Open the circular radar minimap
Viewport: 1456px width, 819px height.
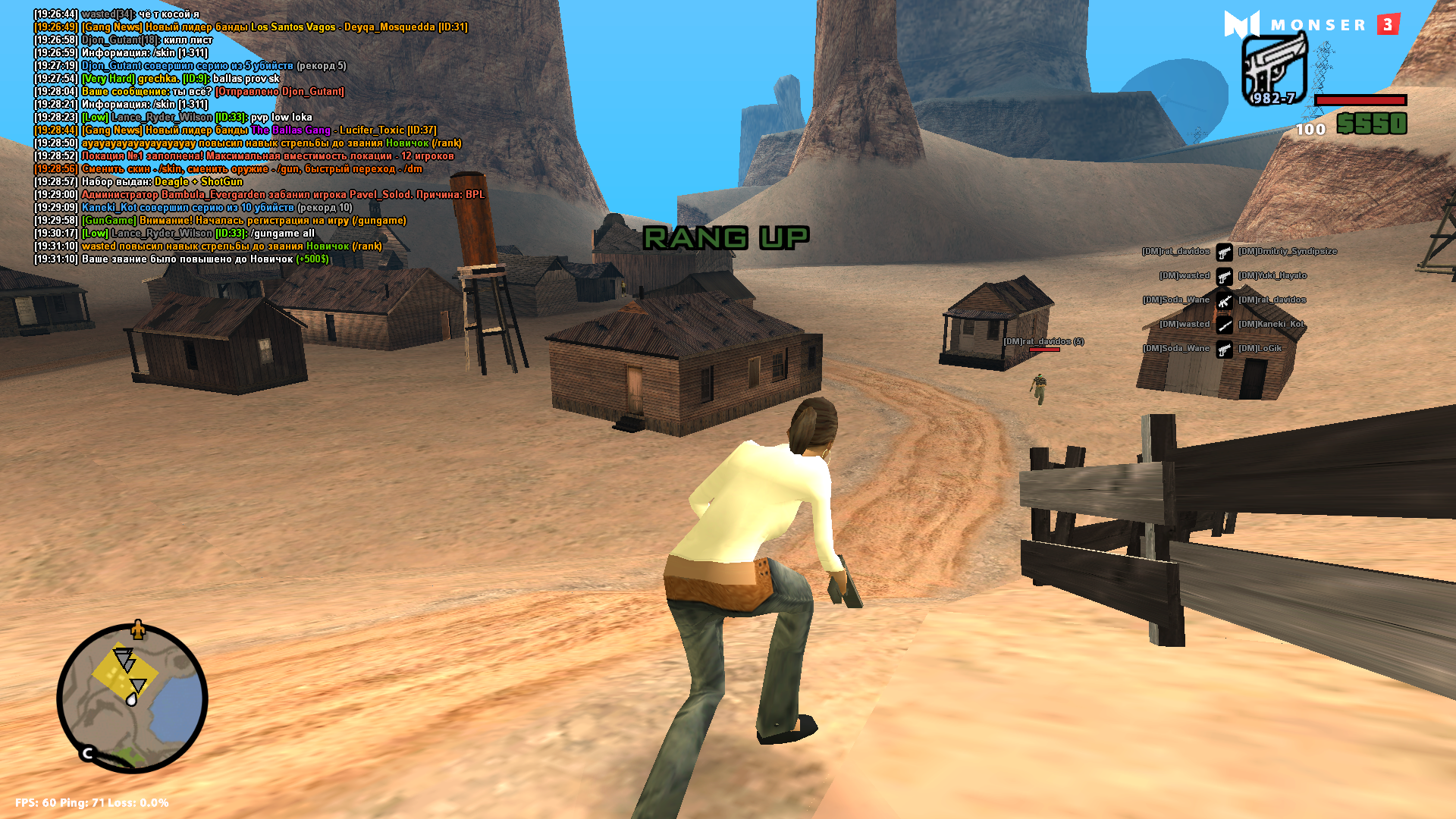pyautogui.click(x=133, y=698)
